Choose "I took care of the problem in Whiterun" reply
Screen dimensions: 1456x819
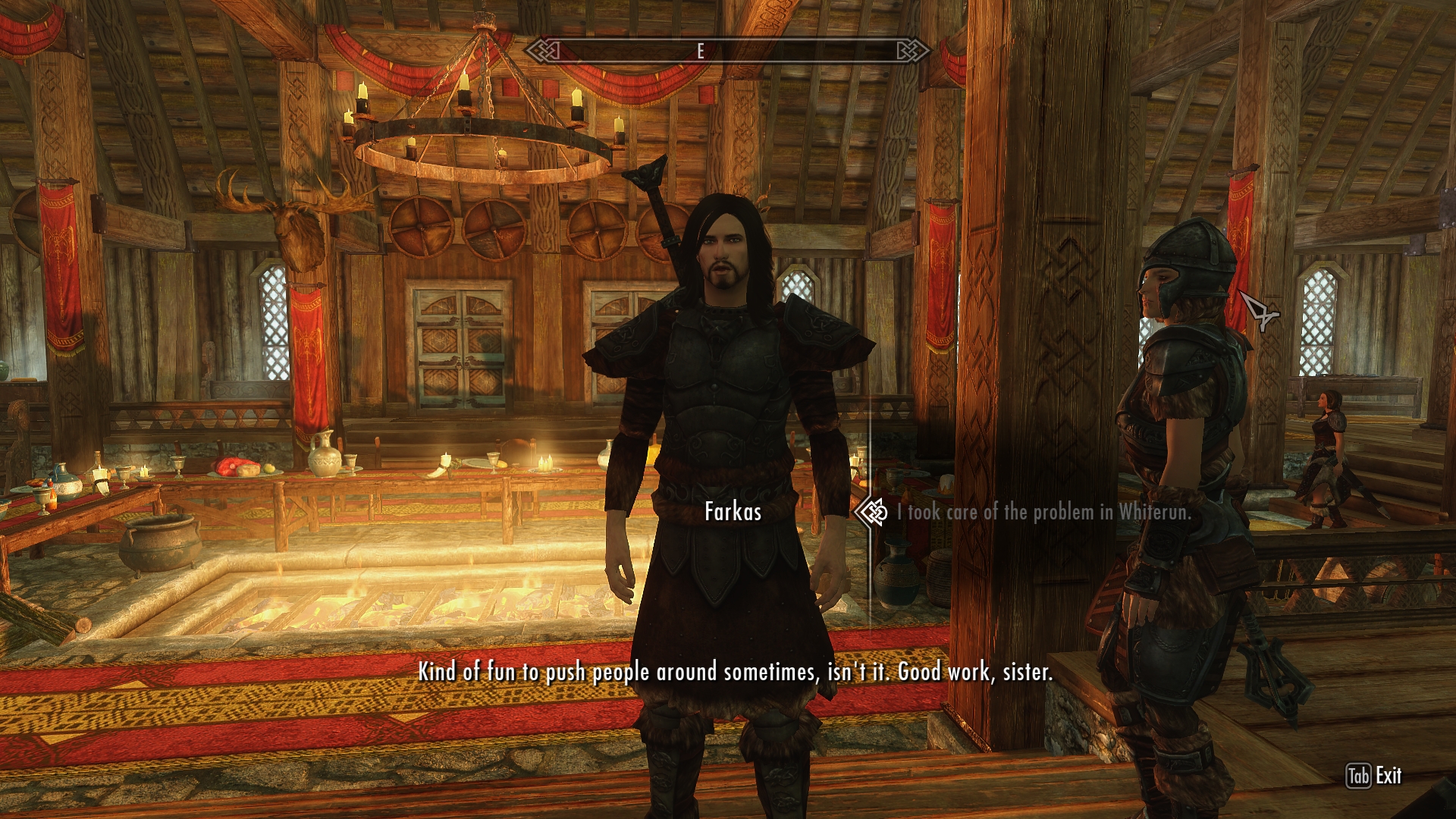coord(1043,513)
